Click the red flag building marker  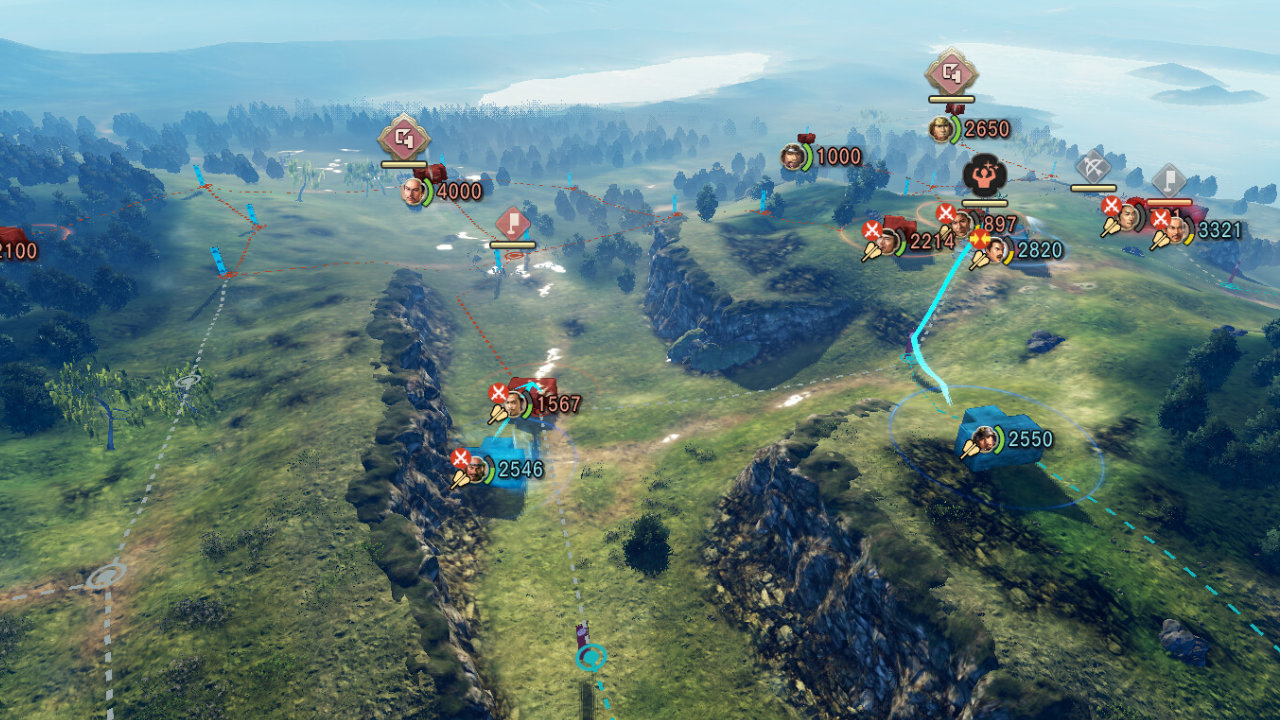(512, 223)
